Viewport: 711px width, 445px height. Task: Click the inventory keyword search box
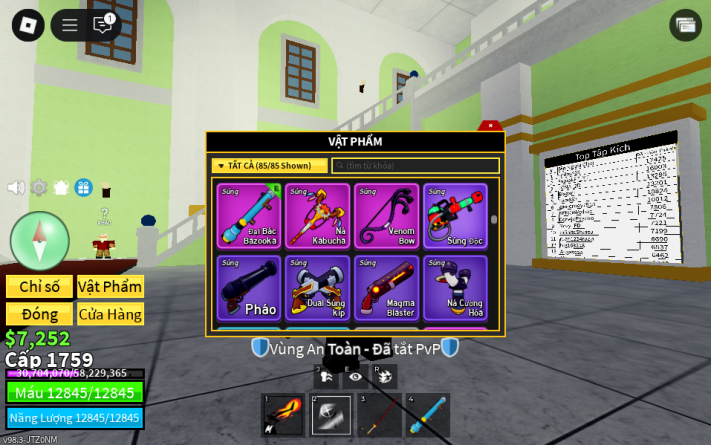[x=415, y=166]
